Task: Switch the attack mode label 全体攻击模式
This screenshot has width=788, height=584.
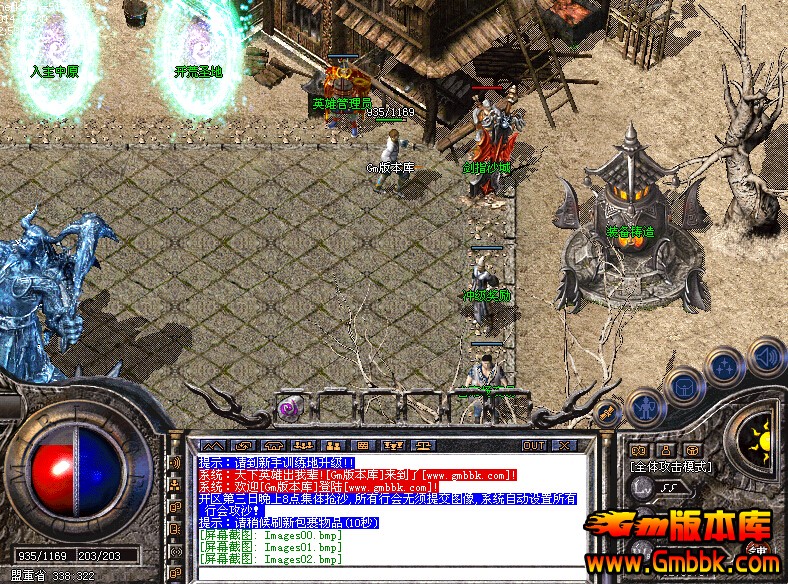Action: [x=670, y=466]
